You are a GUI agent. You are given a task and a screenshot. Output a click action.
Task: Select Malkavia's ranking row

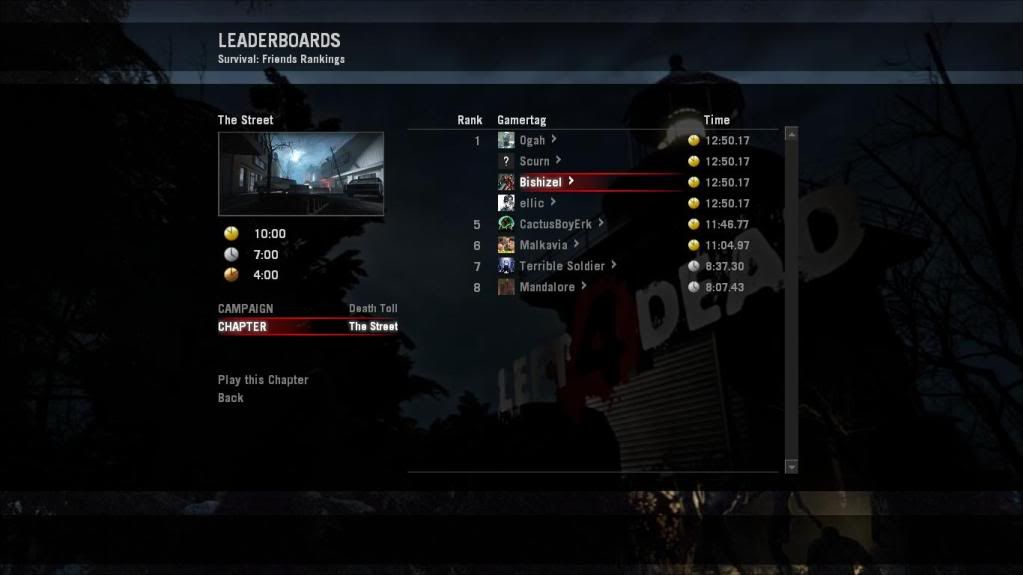[x=543, y=245]
